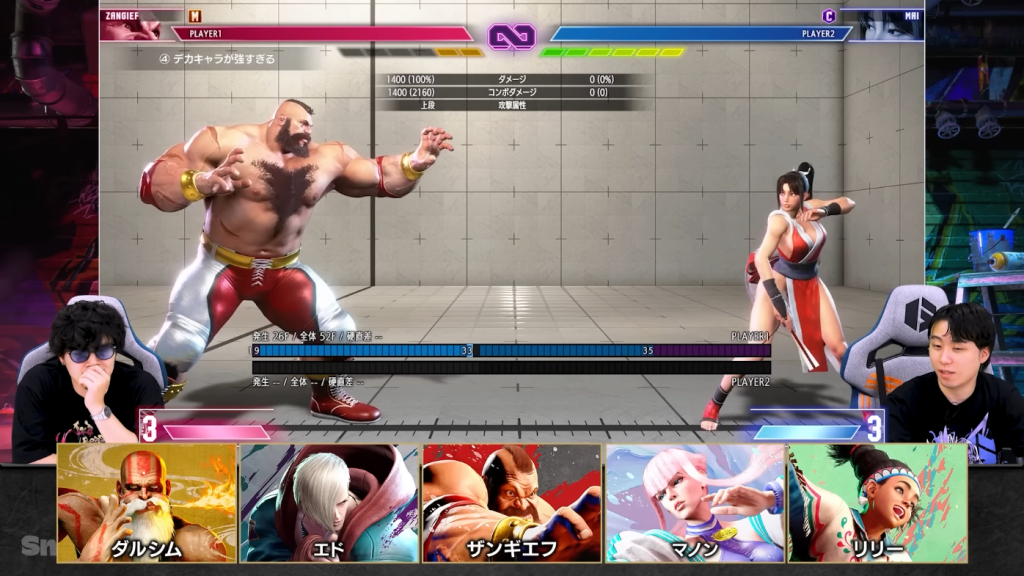Choose the エド character card
1024x576 pixels.
pos(329,503)
